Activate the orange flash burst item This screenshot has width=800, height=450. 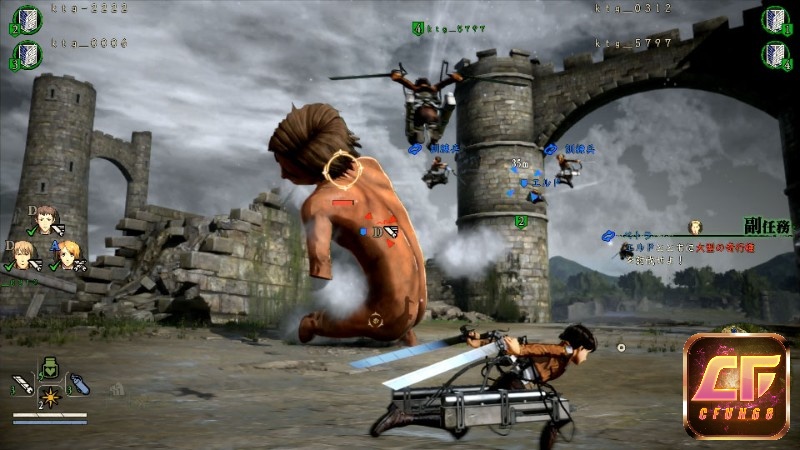(x=48, y=397)
